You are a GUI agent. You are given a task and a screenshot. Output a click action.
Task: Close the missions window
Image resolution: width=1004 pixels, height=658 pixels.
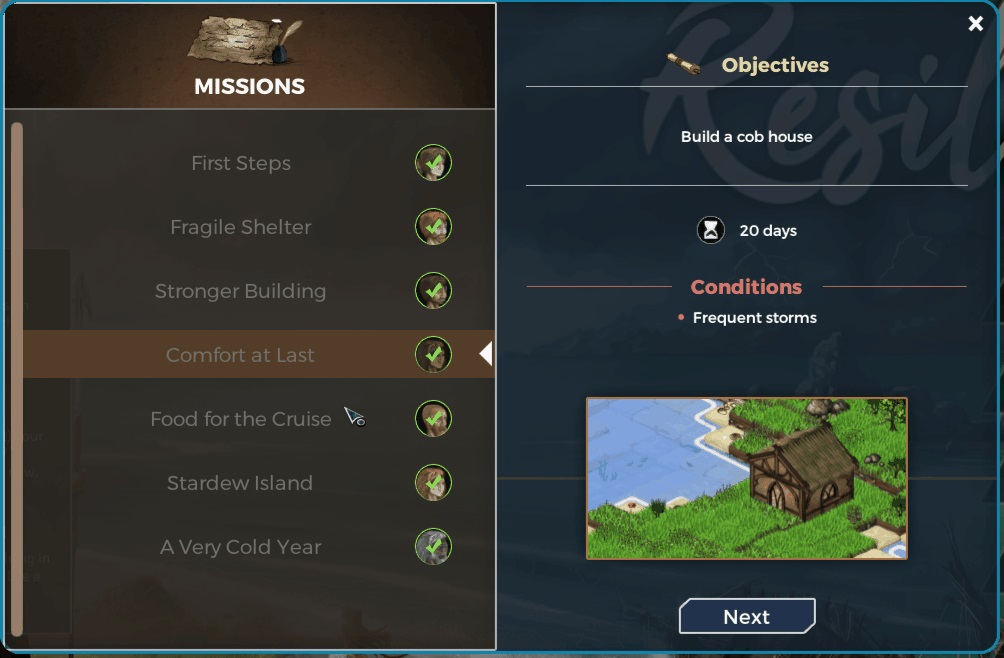coord(976,24)
